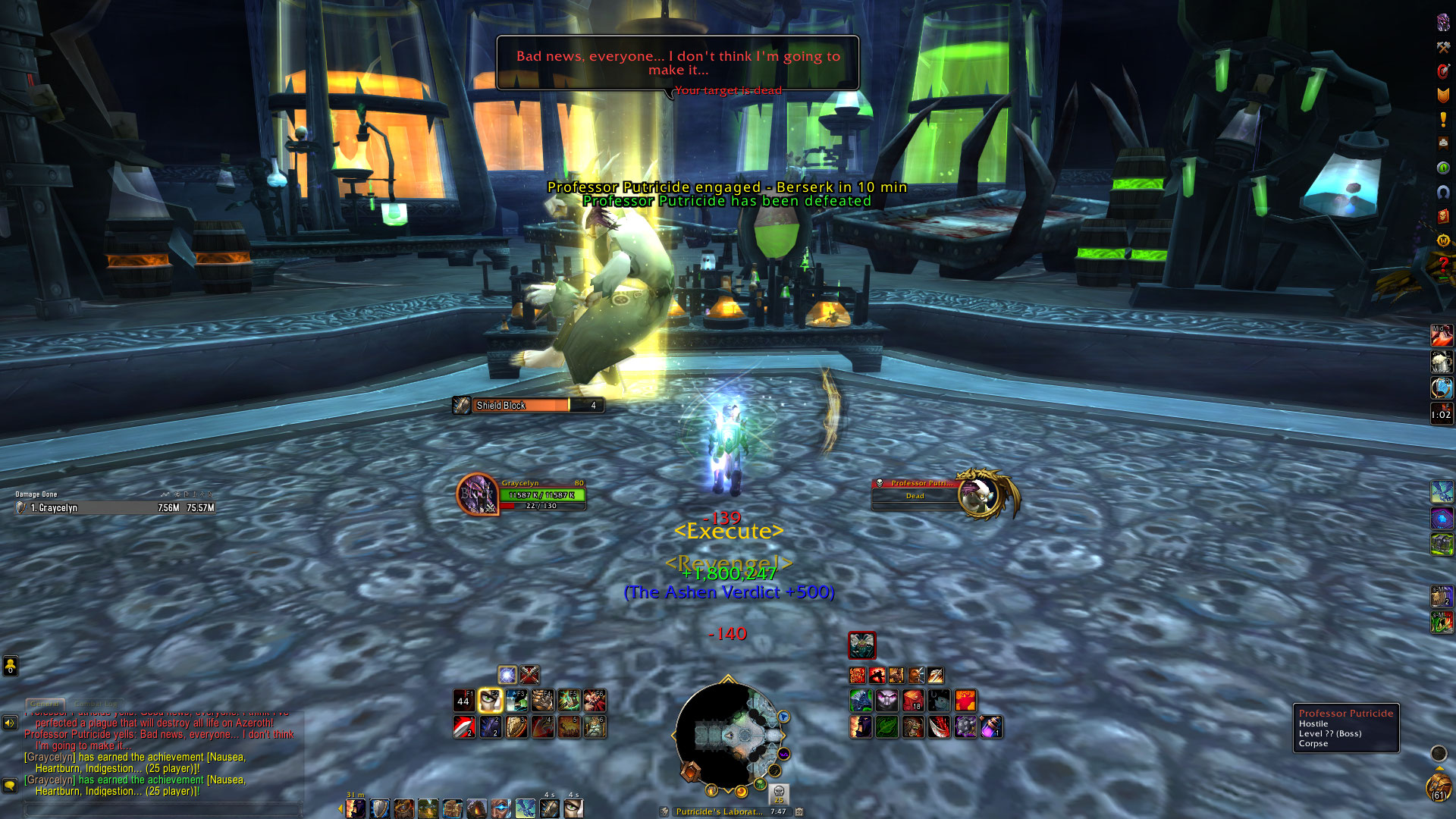1456x819 pixels.
Task: Toggle the voice chat speaker button
Action: 10,723
